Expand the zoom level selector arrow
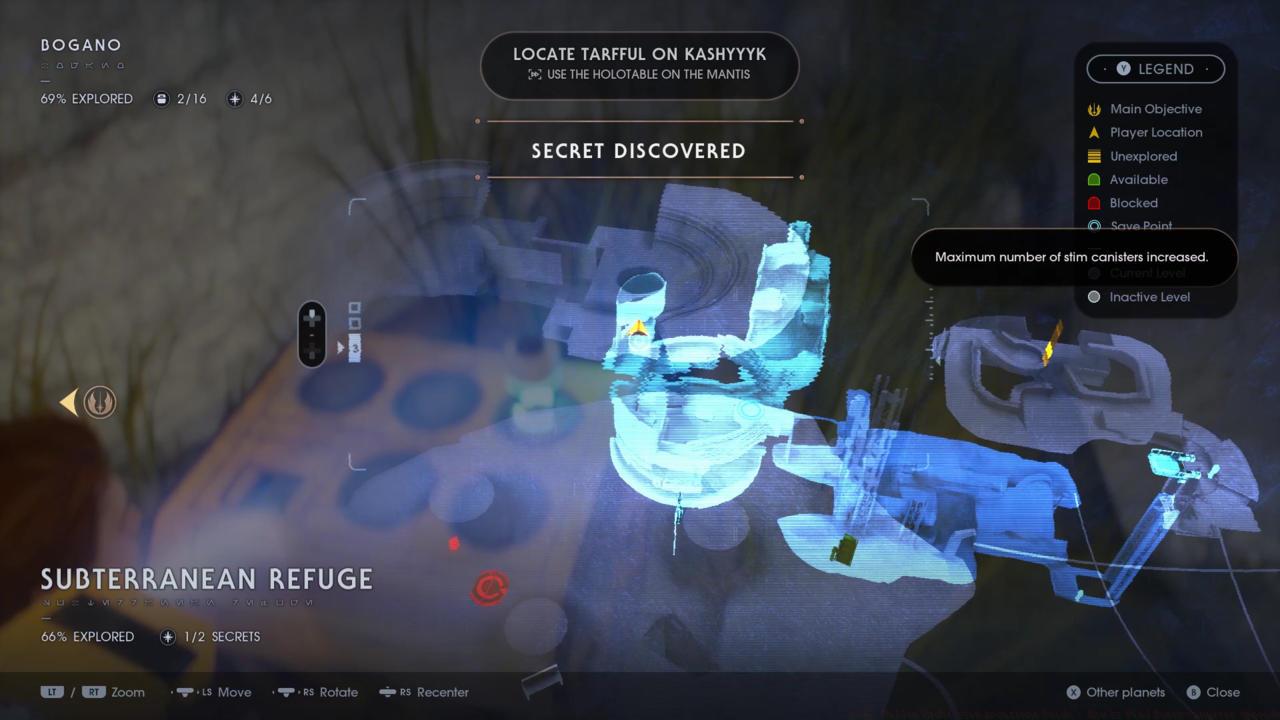1280x720 pixels. tap(341, 347)
